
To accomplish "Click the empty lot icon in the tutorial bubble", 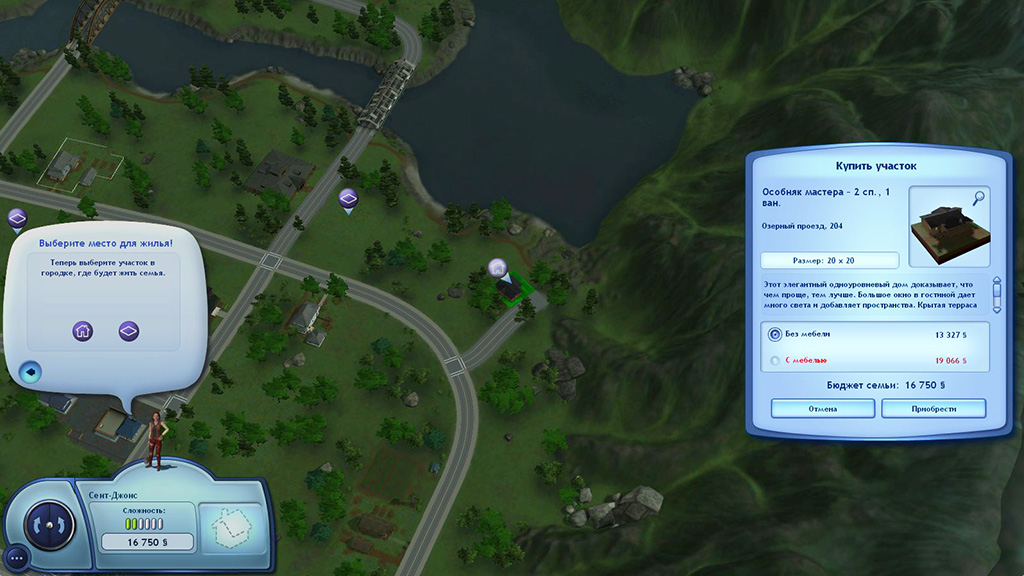I will point(129,331).
